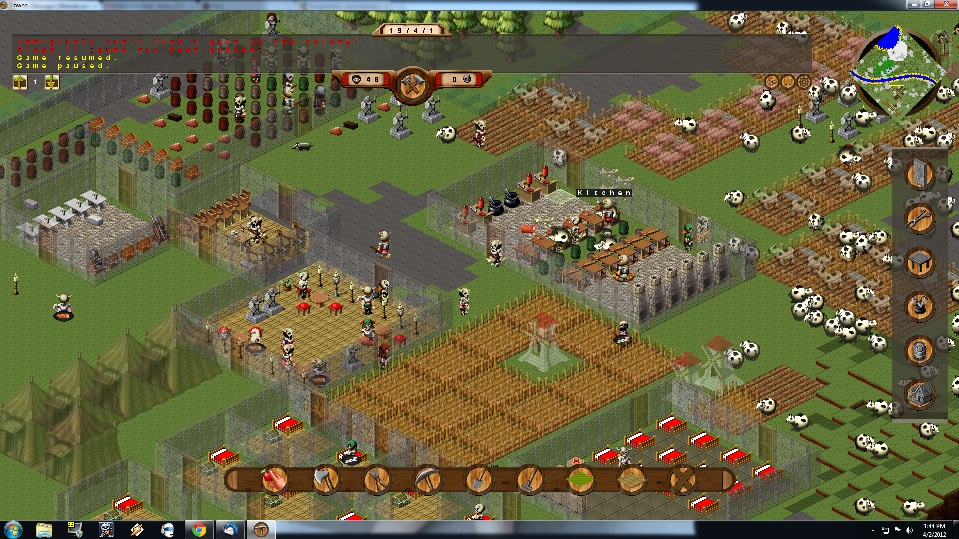The height and width of the screenshot is (539, 959).
Task: Open the stone wall build category
Action: click(919, 174)
